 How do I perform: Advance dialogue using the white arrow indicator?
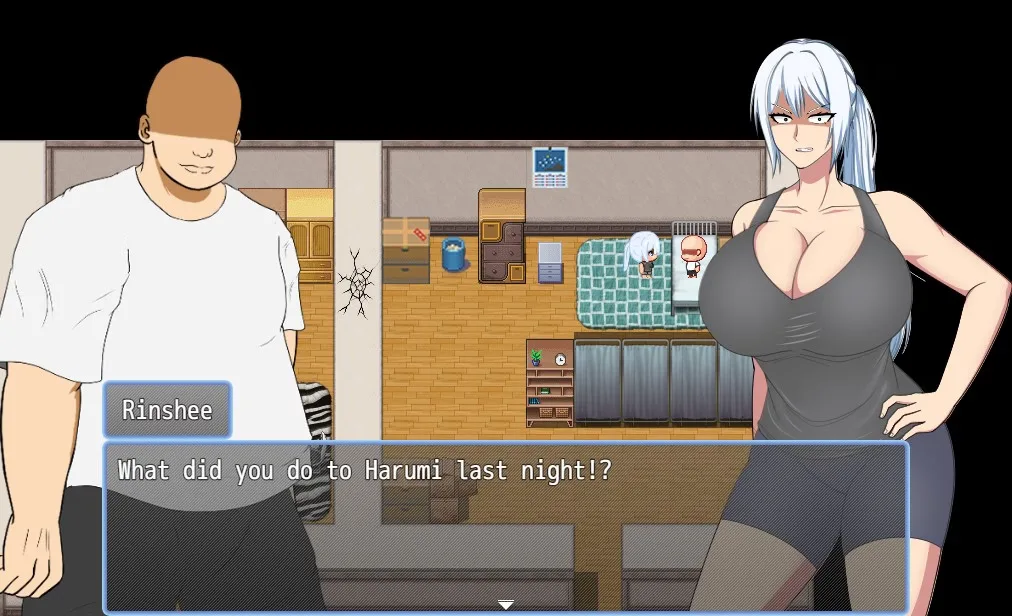click(x=506, y=604)
